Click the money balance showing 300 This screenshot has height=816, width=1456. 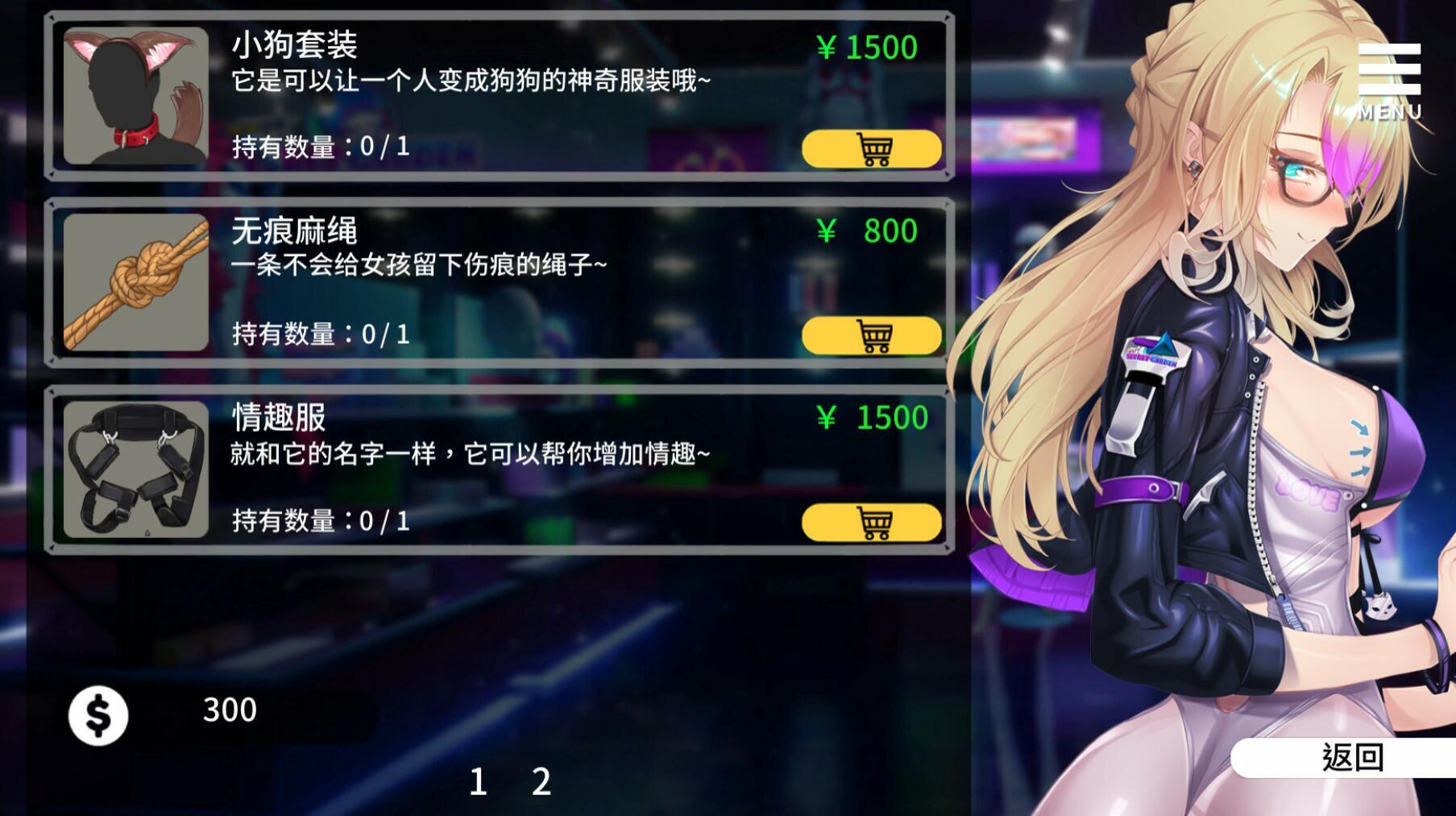230,710
